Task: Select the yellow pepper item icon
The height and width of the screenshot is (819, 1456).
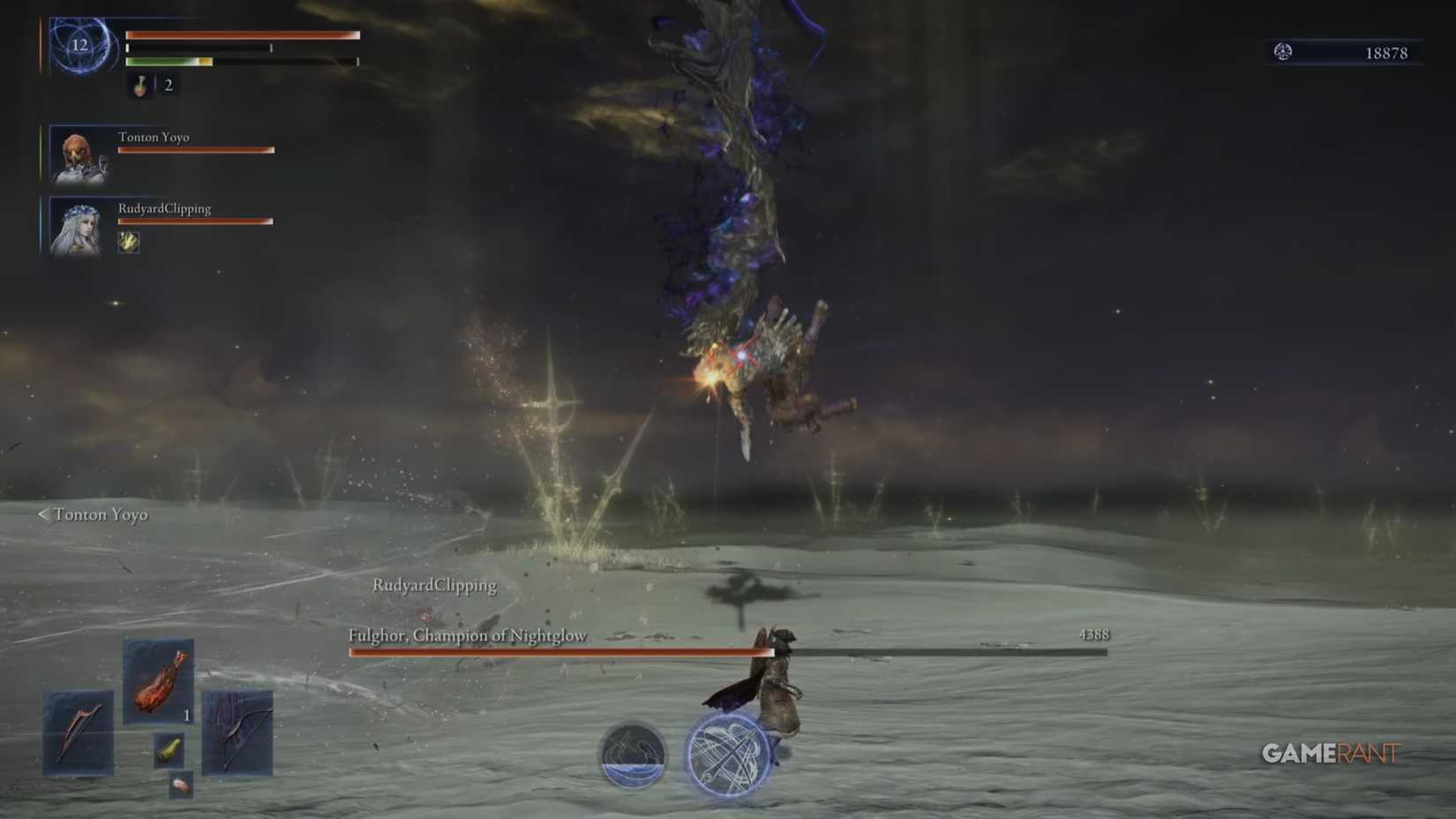Action: [170, 752]
